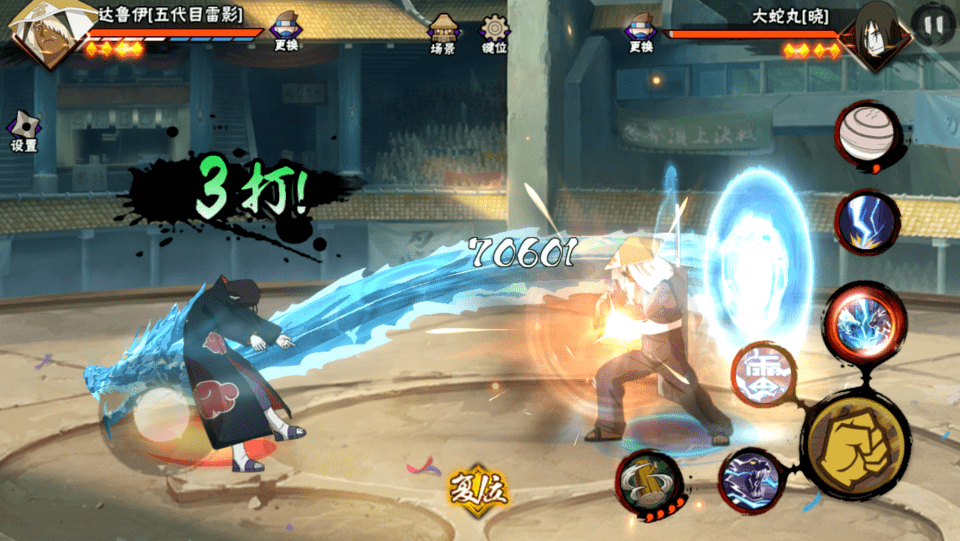The image size is (960, 541).
Task: Attack with the golden fist button
Action: [855, 444]
